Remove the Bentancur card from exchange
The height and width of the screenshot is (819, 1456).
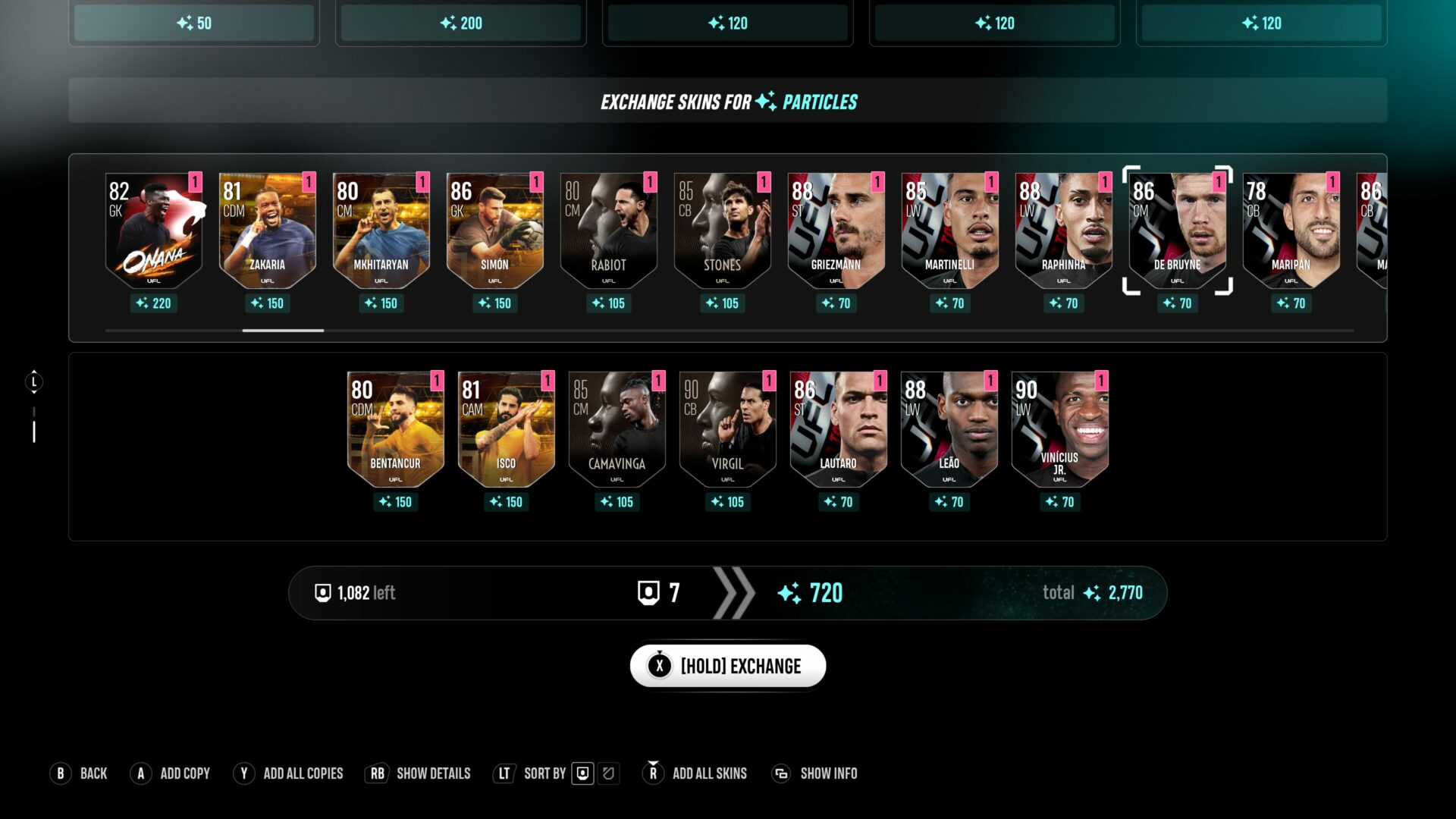click(395, 430)
